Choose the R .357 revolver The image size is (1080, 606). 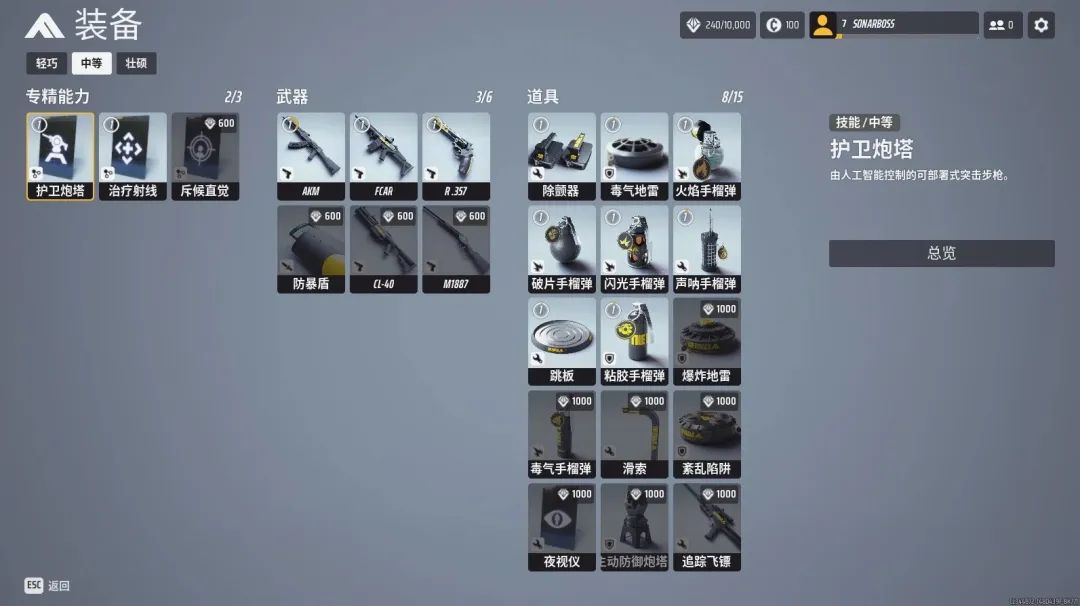point(456,156)
